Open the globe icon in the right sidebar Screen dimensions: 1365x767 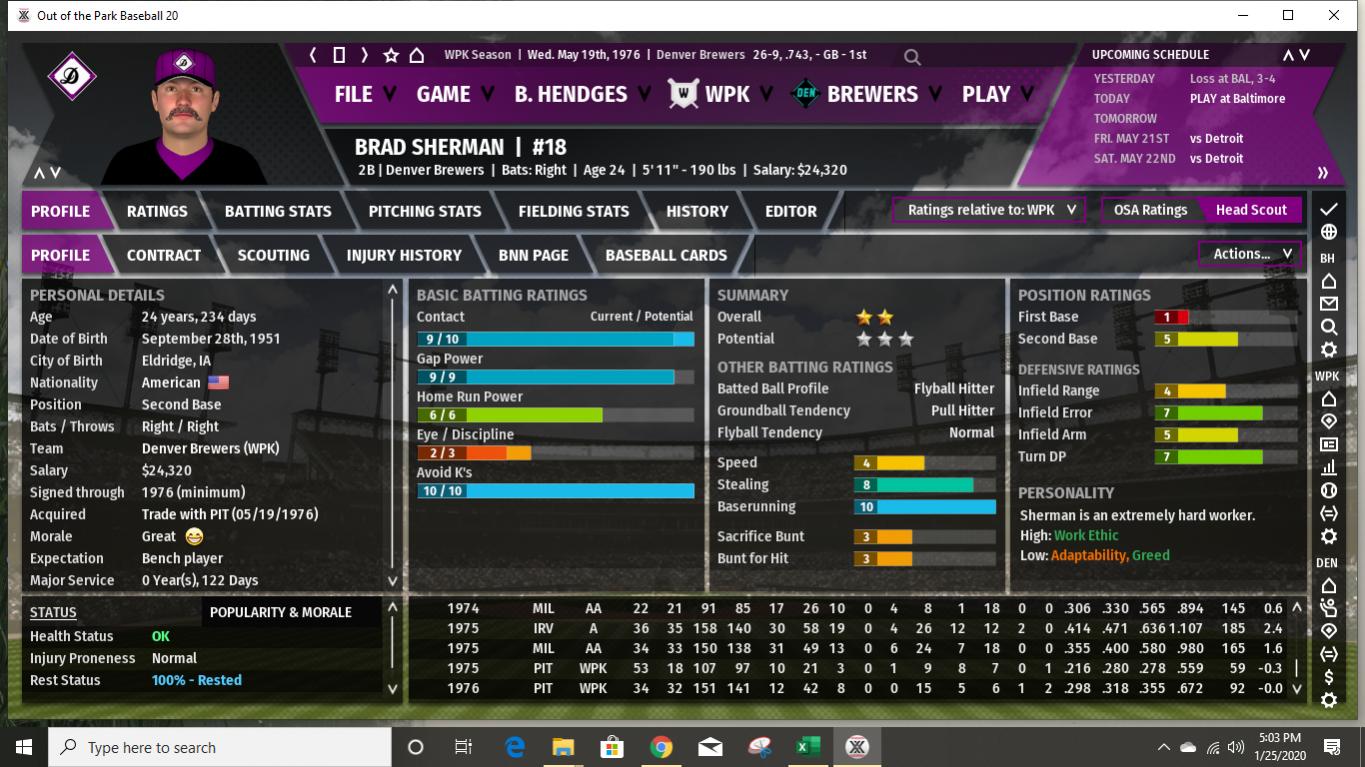[1327, 231]
